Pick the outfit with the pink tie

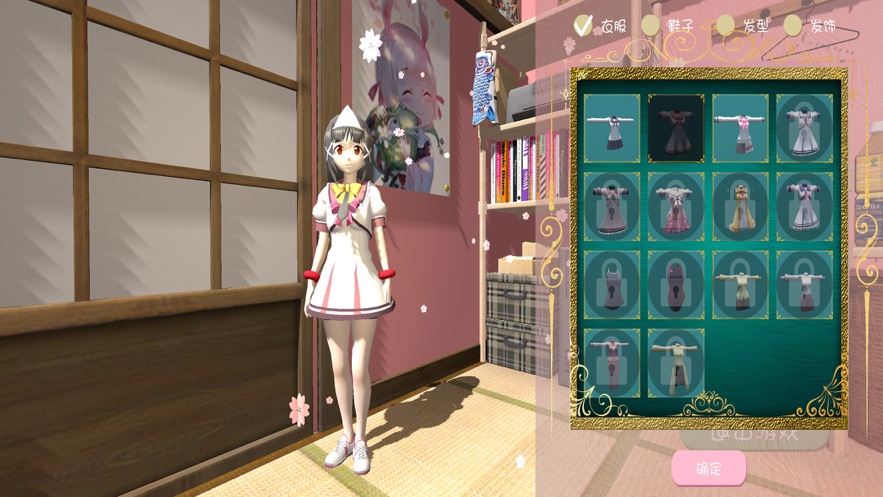740,128
